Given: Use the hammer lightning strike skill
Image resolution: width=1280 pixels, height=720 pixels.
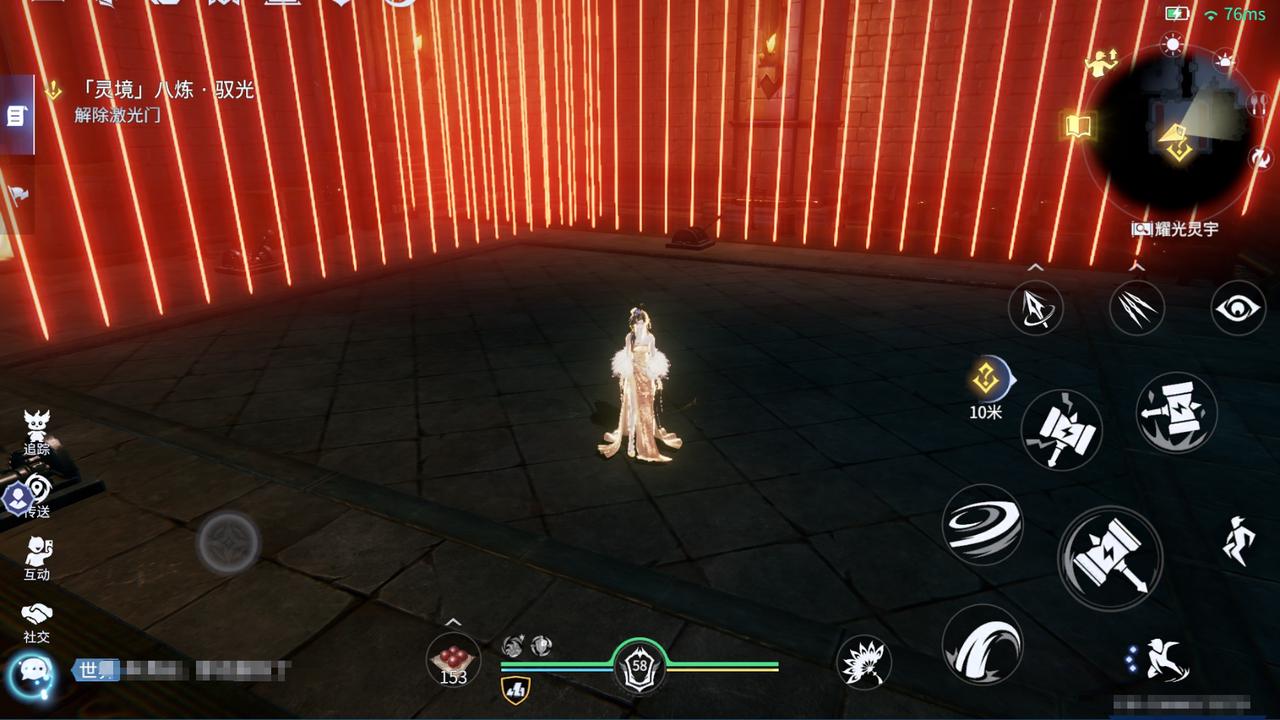Looking at the screenshot, I should (x=1062, y=430).
